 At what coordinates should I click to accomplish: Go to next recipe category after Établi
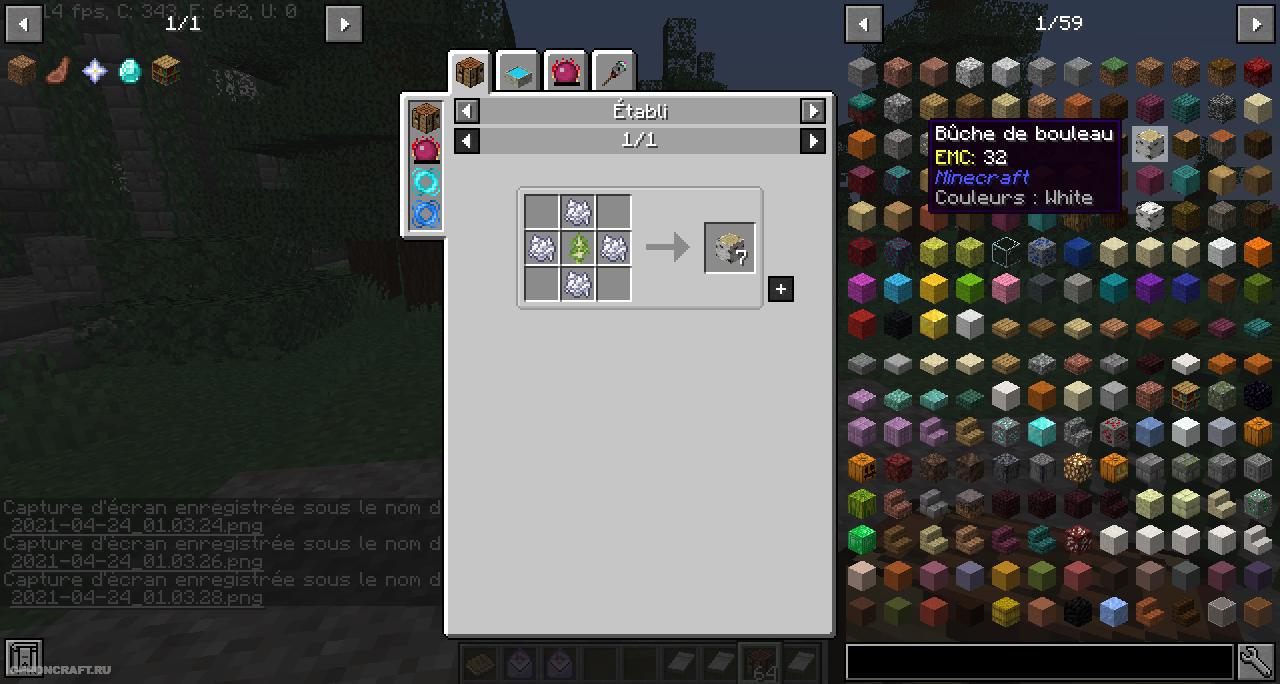813,111
